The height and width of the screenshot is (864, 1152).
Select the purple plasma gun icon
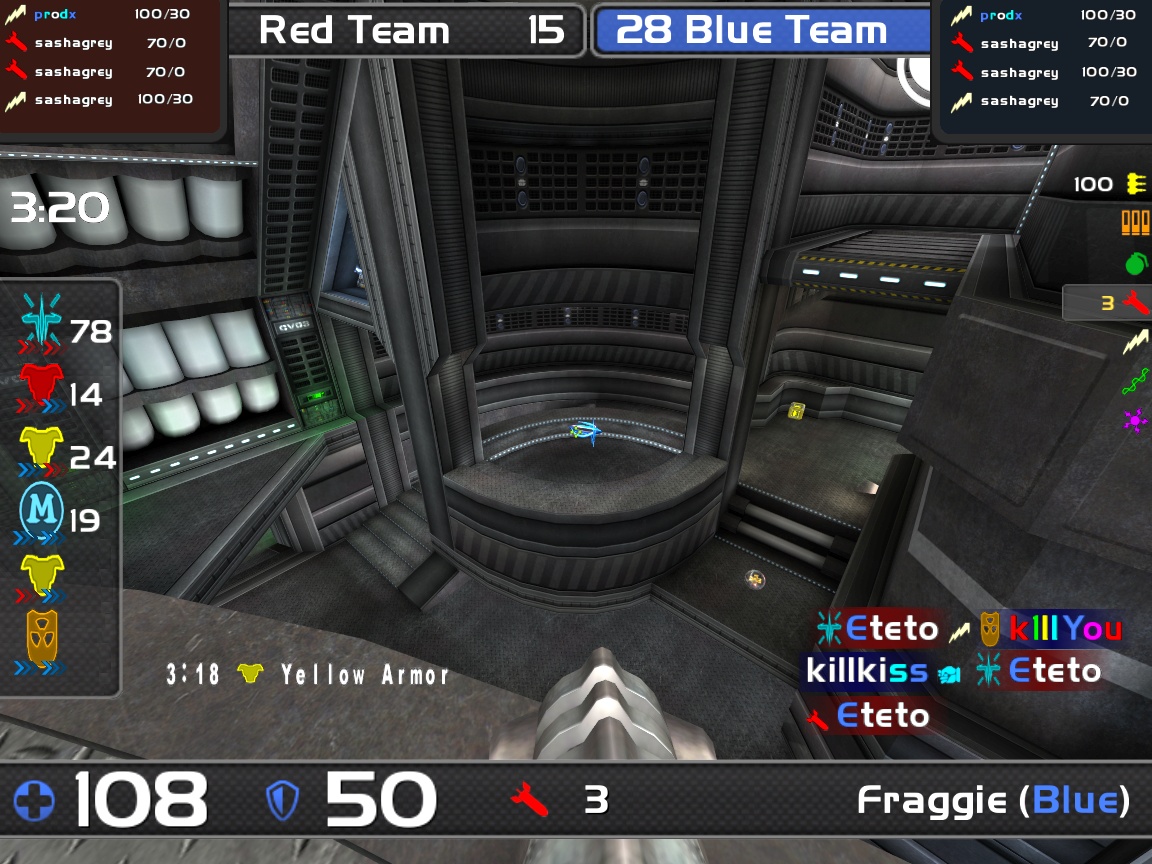1135,421
